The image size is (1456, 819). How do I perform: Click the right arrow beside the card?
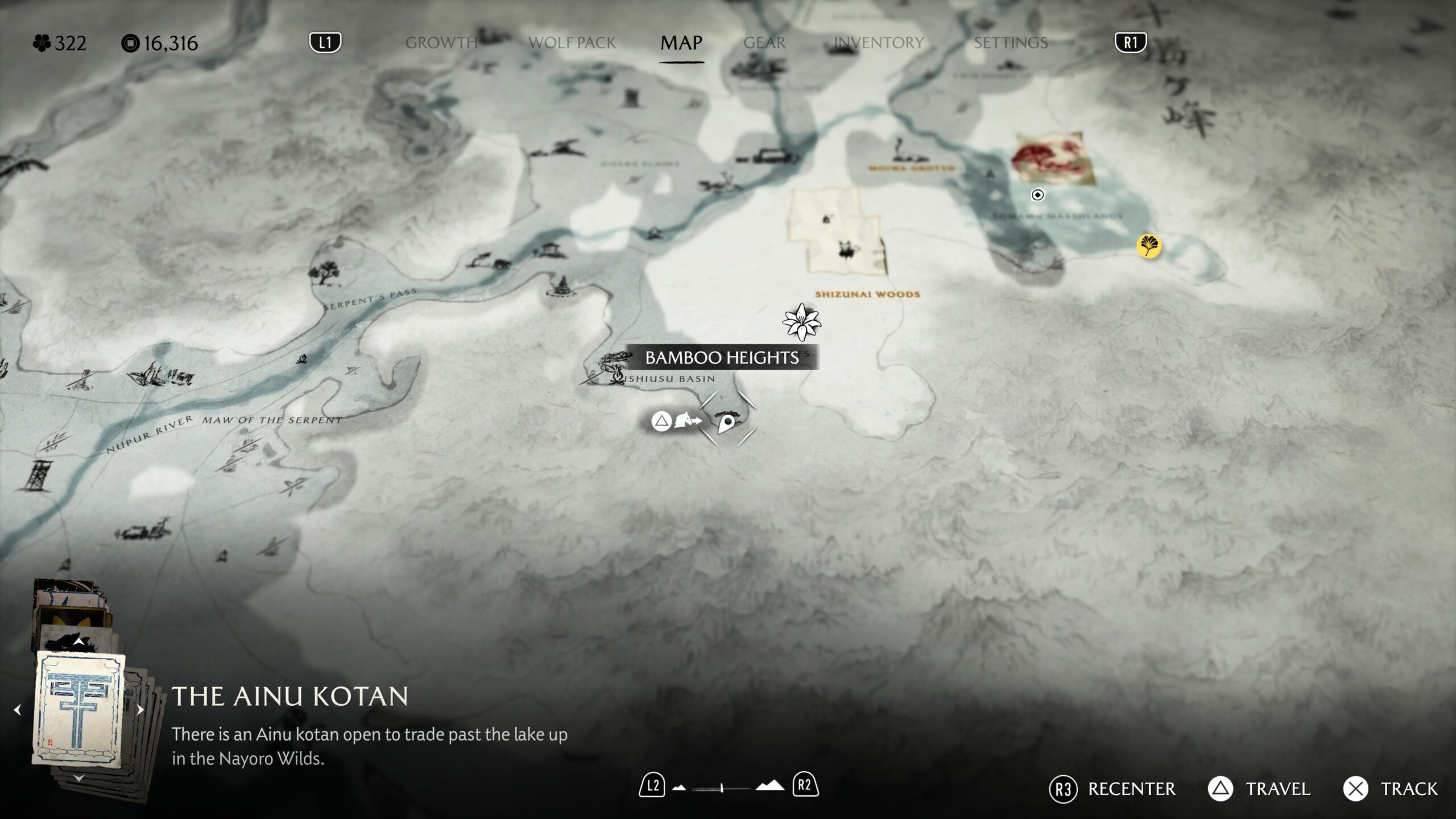[x=140, y=710]
